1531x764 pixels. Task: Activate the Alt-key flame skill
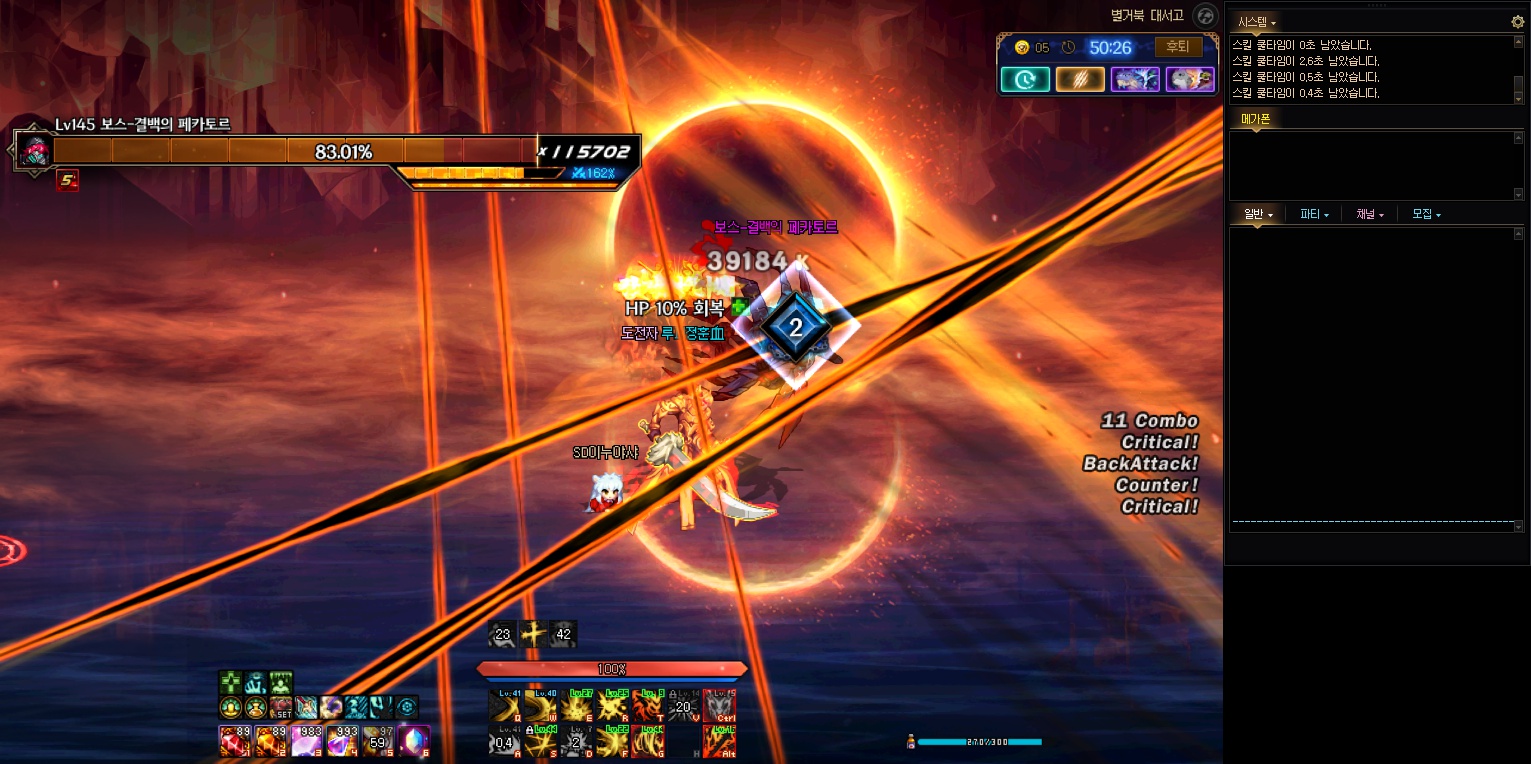(x=719, y=741)
